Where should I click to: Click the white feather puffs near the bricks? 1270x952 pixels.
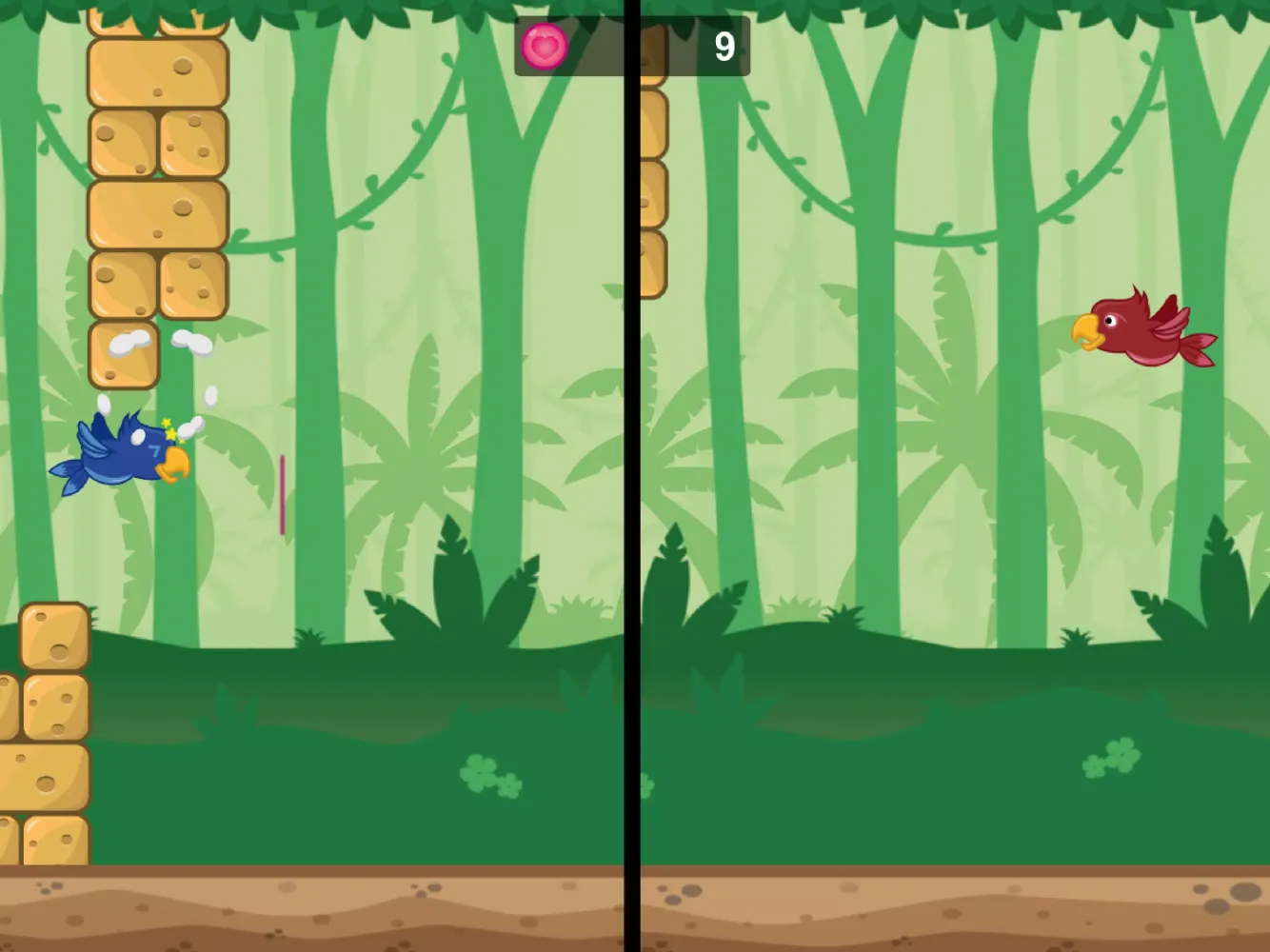143,341
